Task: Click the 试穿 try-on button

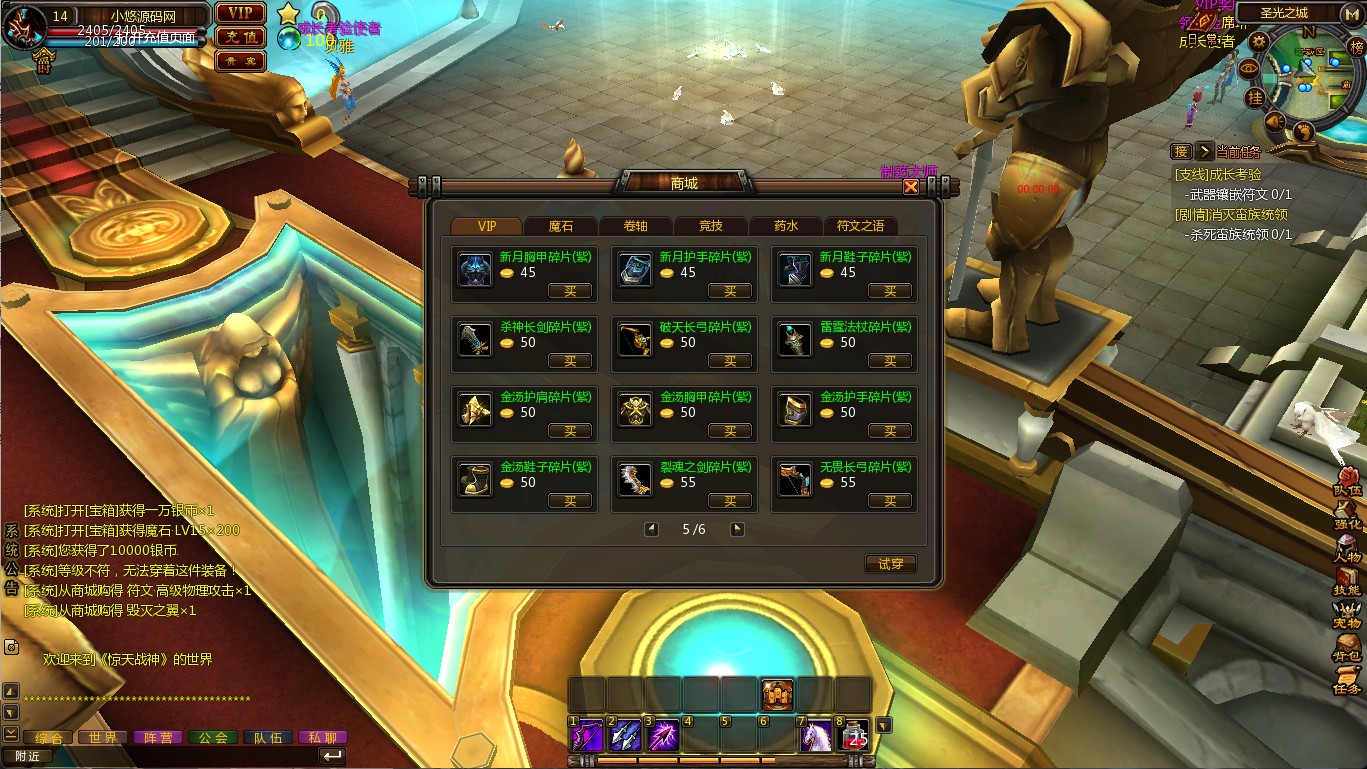Action: pyautogui.click(x=890, y=564)
